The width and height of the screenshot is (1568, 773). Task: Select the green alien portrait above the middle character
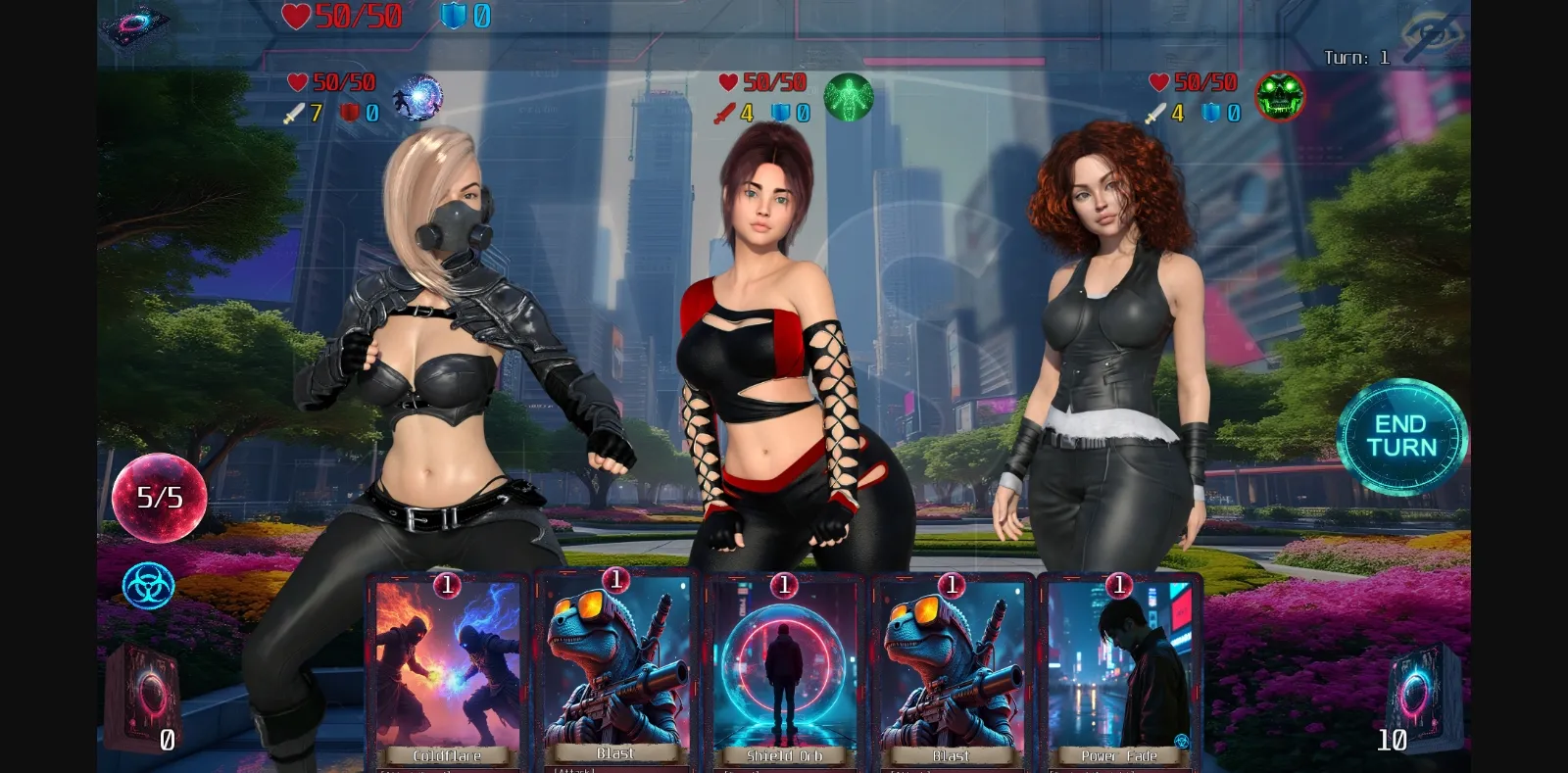tap(847, 98)
